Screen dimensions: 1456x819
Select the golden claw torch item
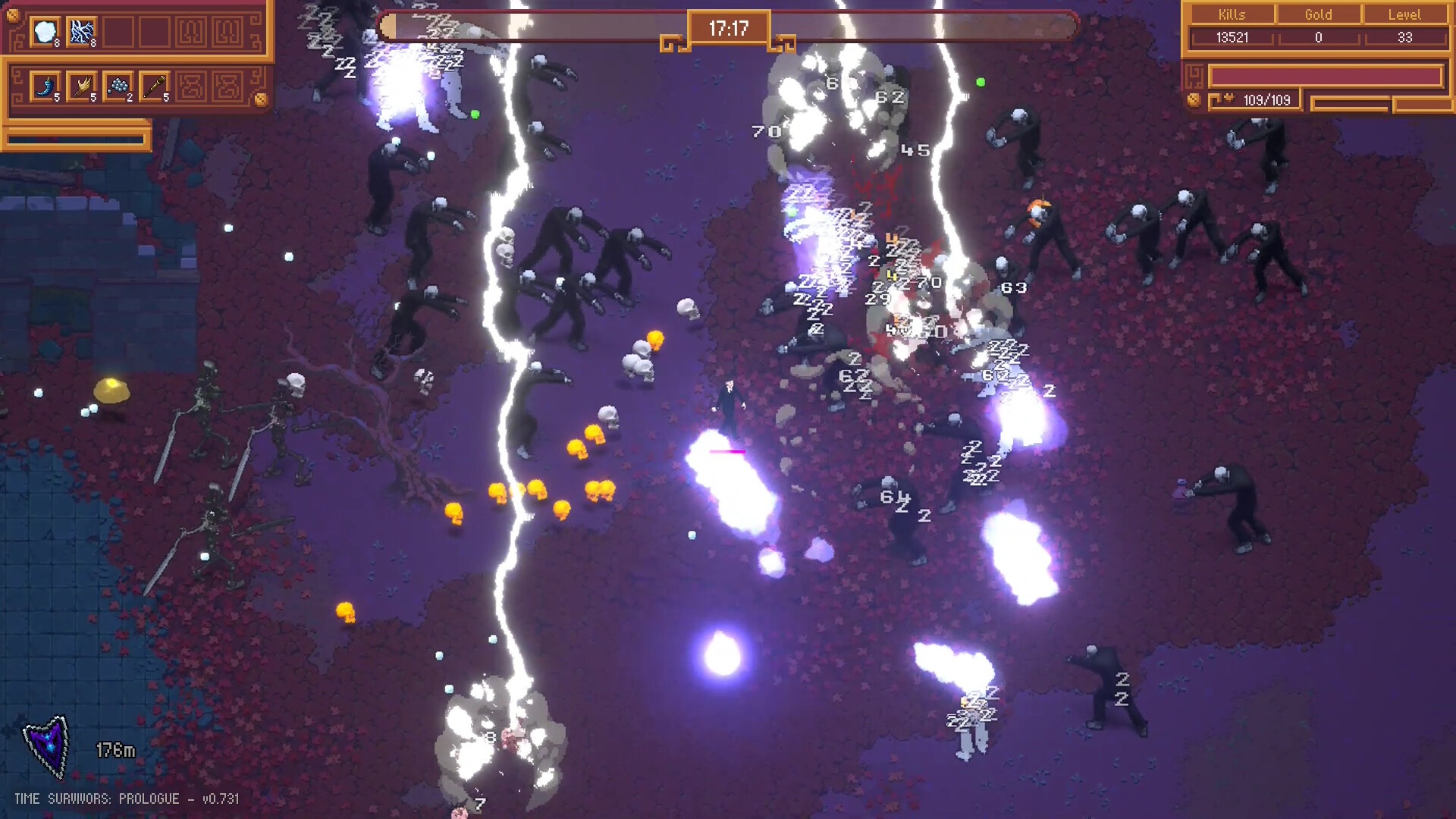[x=82, y=86]
